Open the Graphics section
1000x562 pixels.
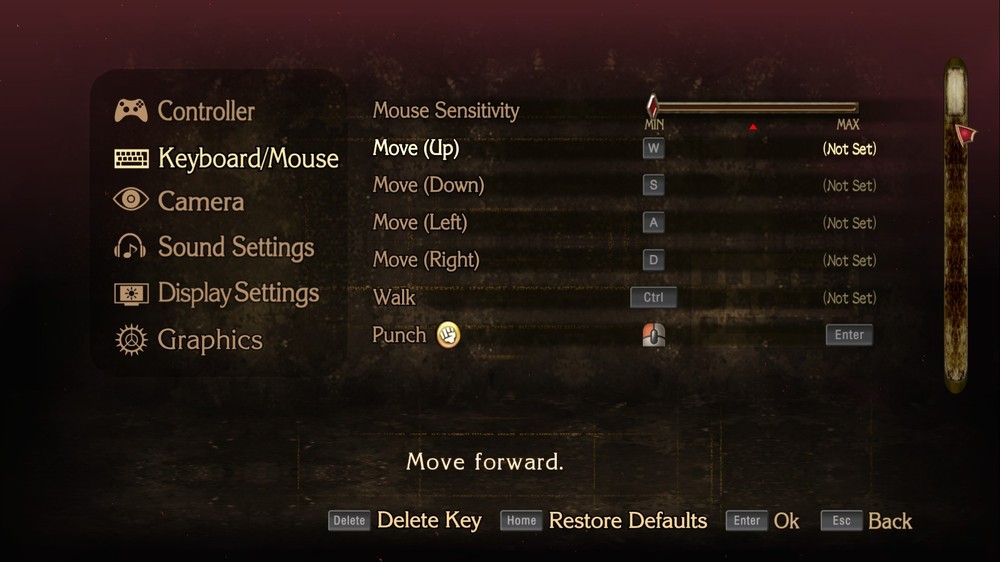tap(209, 340)
